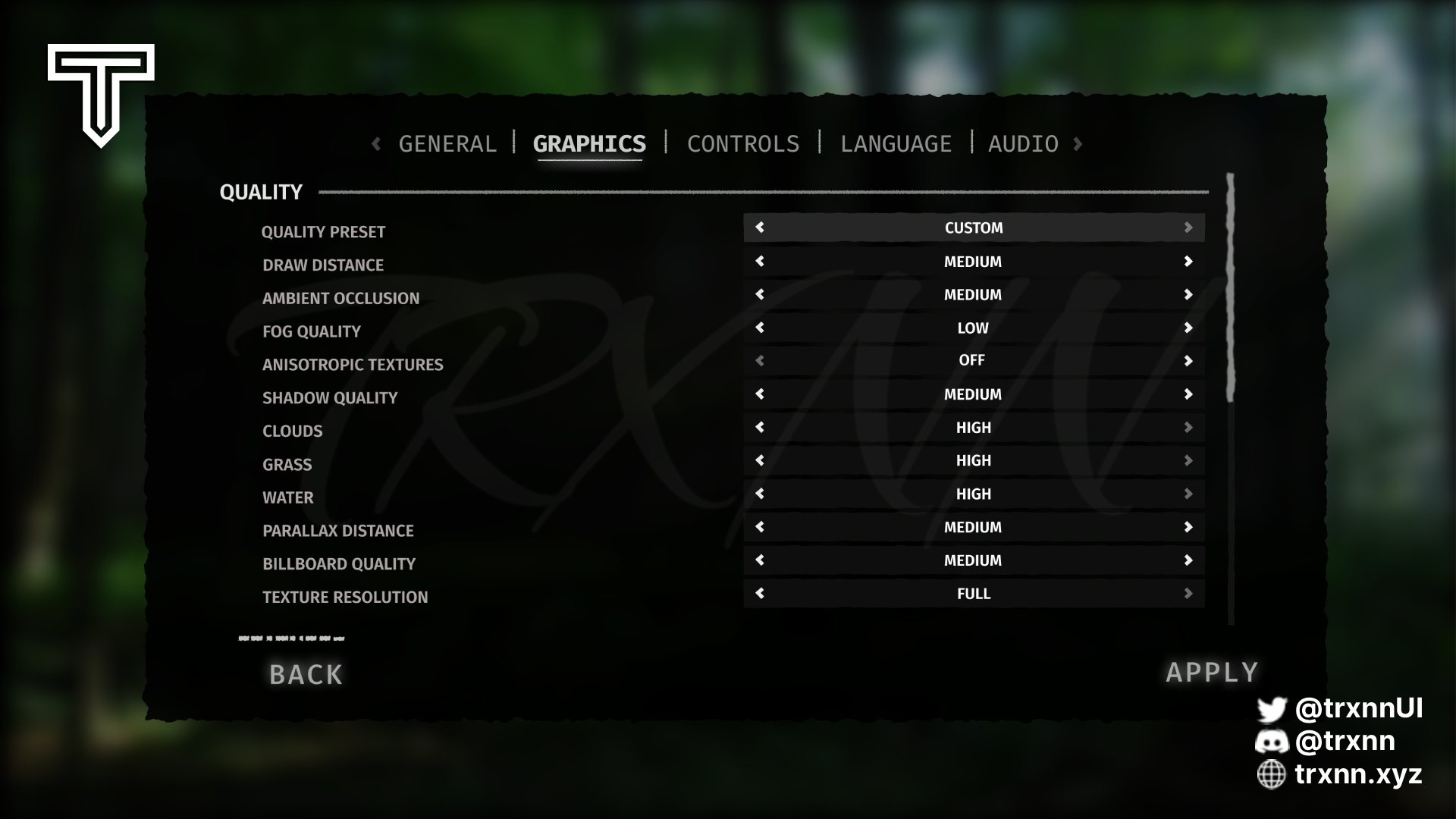
Task: Click the Graphics tab
Action: (589, 143)
